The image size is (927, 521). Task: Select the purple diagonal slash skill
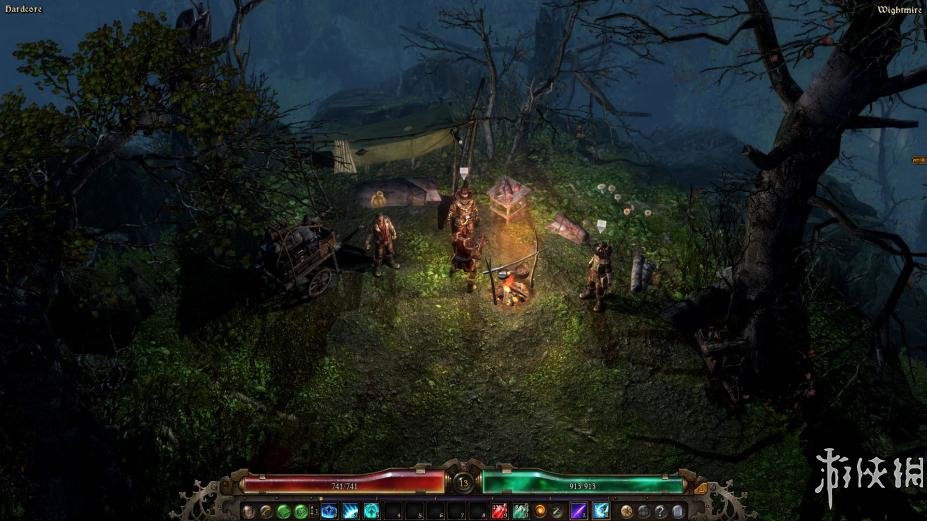pyautogui.click(x=579, y=511)
